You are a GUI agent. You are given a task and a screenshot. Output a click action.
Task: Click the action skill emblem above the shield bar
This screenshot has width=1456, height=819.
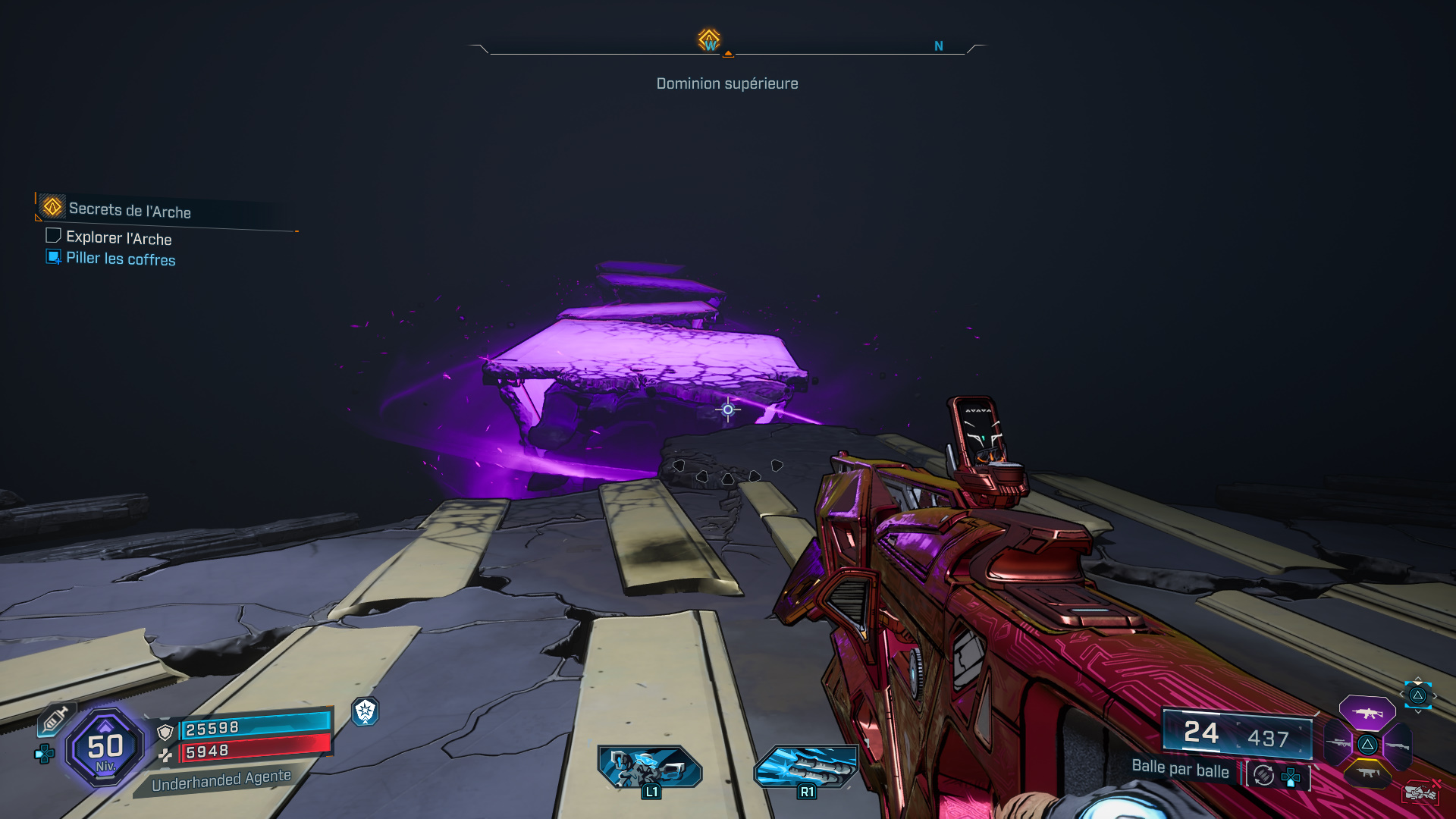(366, 711)
